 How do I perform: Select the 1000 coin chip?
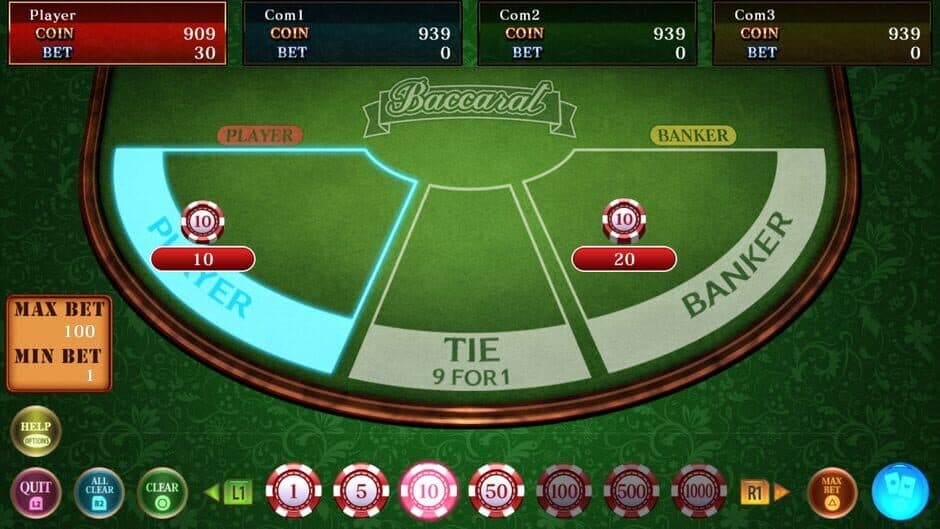[699, 491]
